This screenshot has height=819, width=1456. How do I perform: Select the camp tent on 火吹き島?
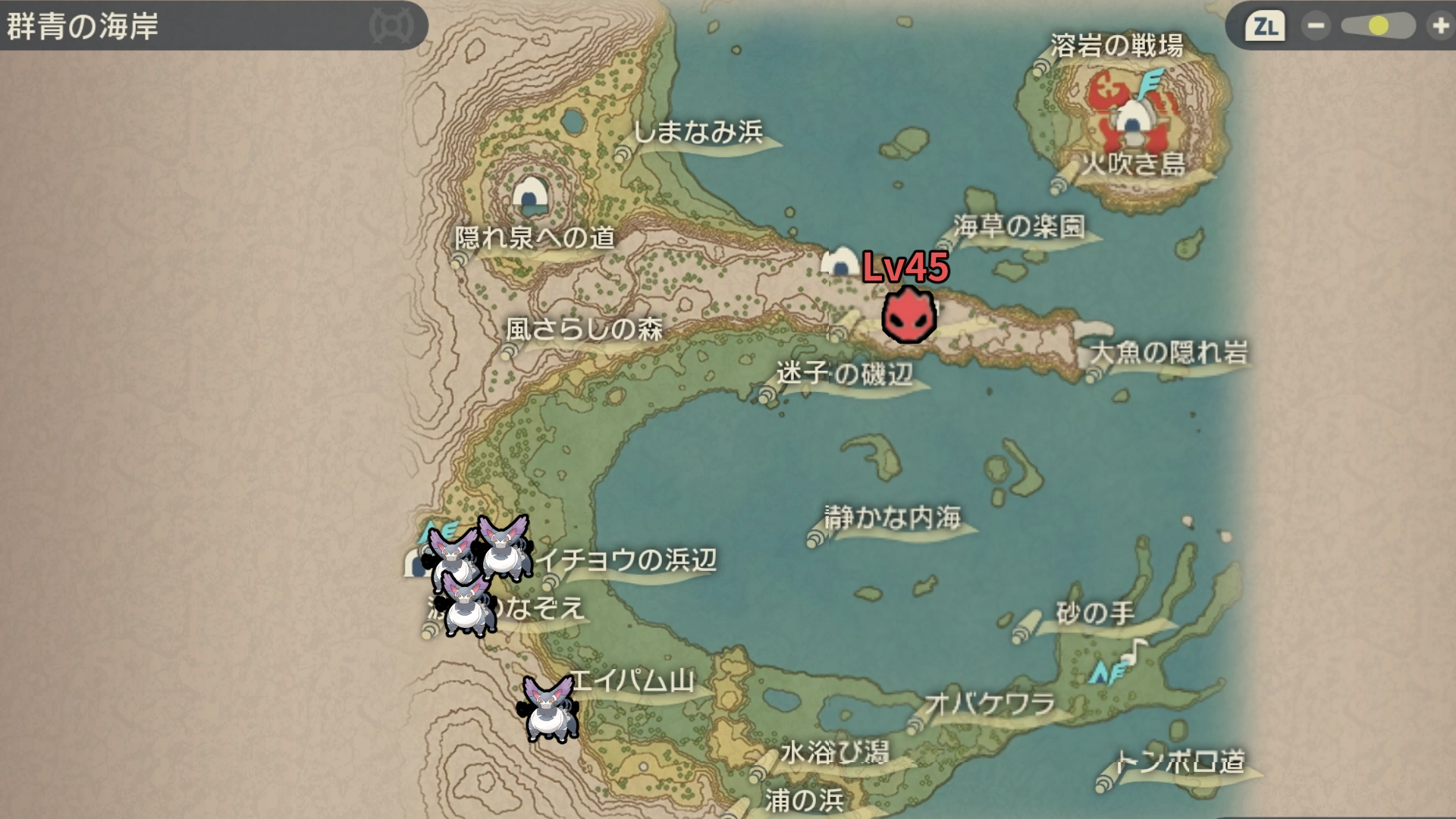1131,121
